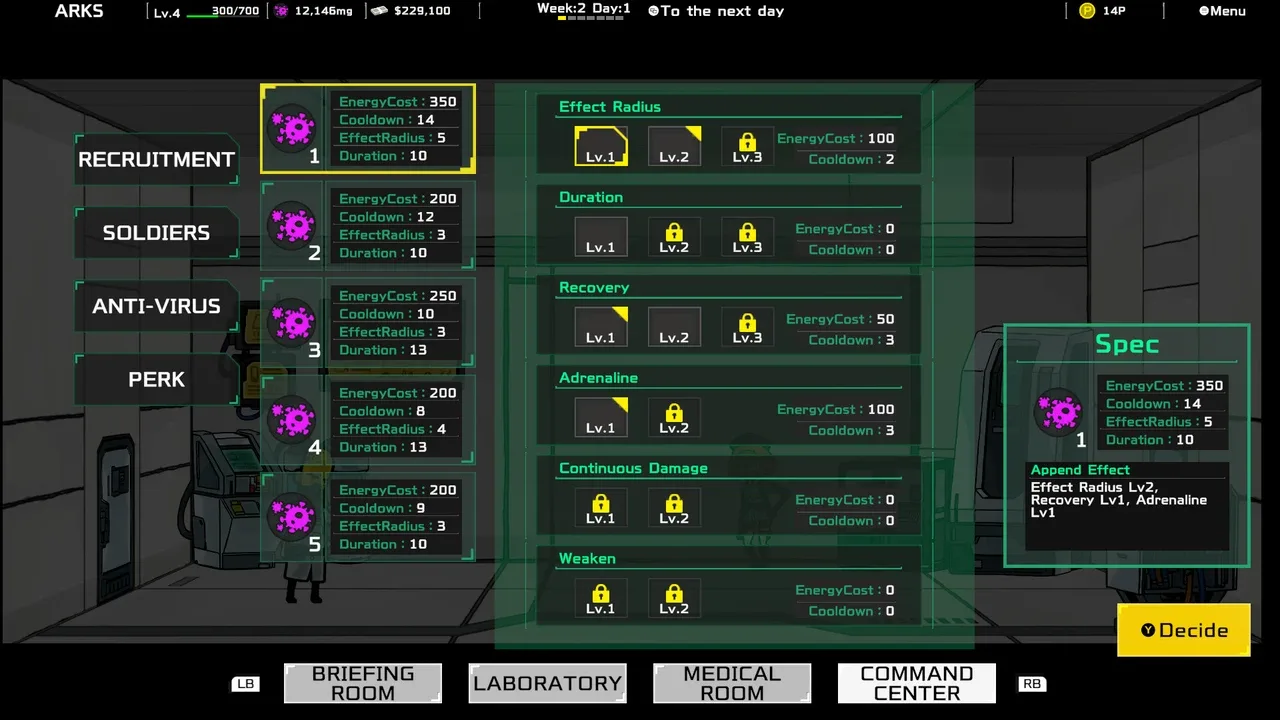Open the Perk menu
The image size is (1280, 720).
[x=156, y=380]
